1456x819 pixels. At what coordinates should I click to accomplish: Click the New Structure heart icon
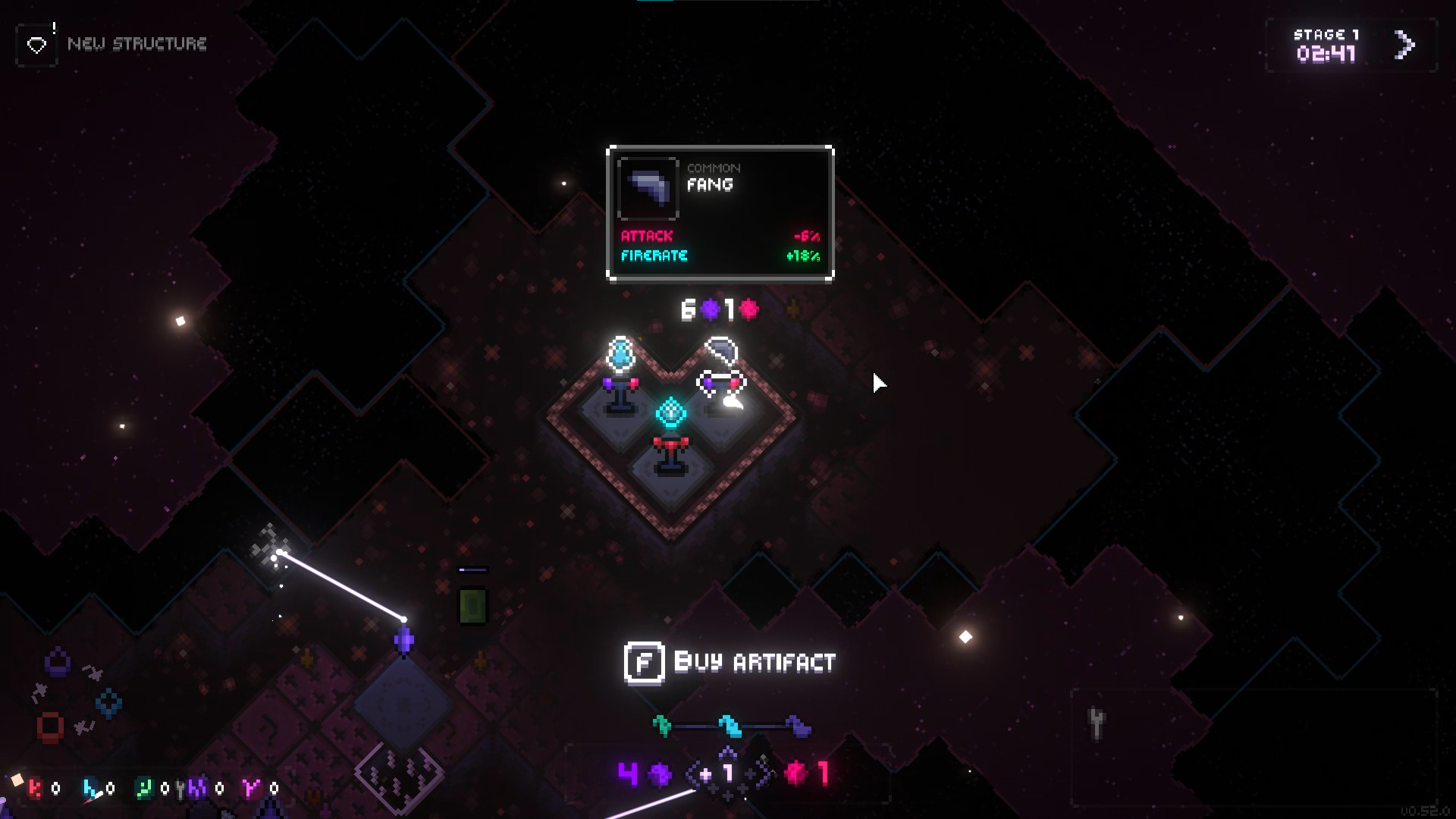pyautogui.click(x=36, y=44)
